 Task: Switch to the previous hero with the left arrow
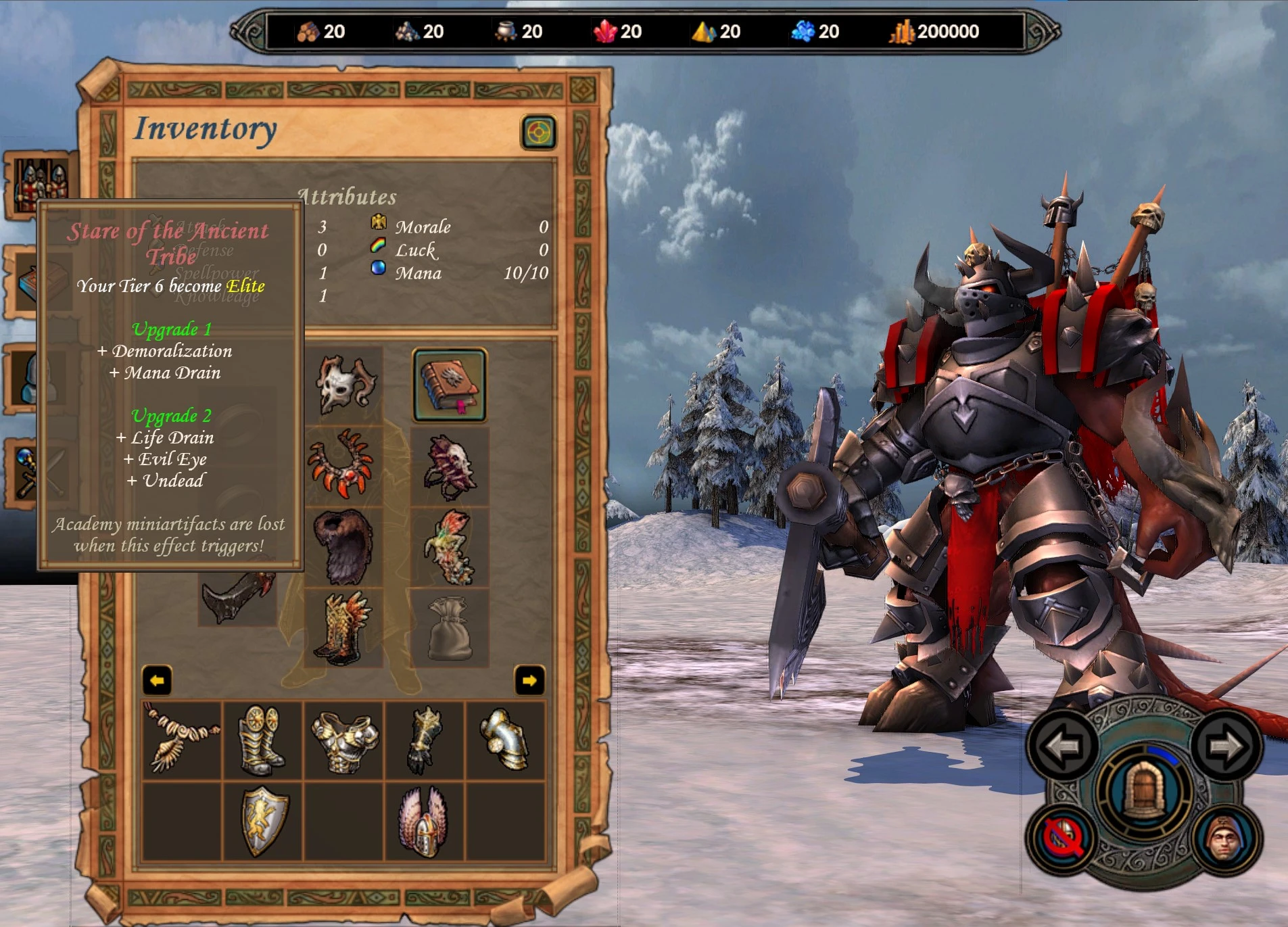[x=1062, y=745]
